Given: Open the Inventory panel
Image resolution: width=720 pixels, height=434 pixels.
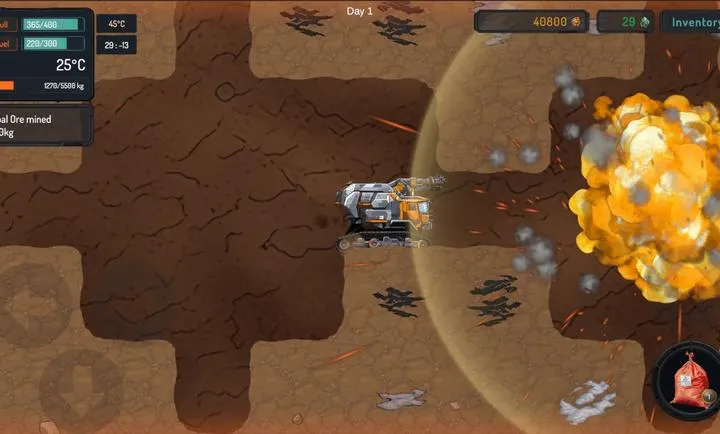Looking at the screenshot, I should [x=692, y=22].
